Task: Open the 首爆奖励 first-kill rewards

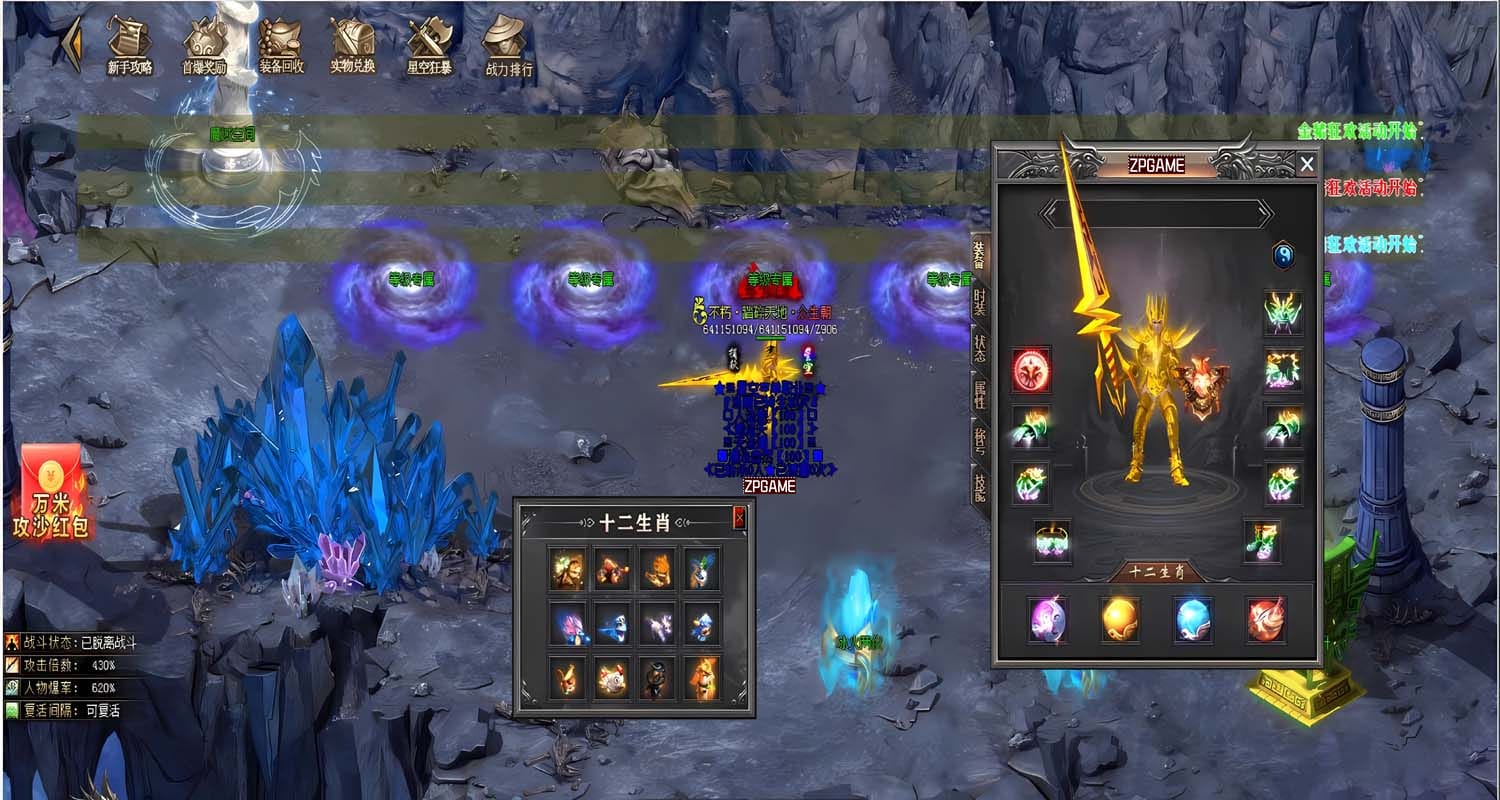Action: (204, 46)
